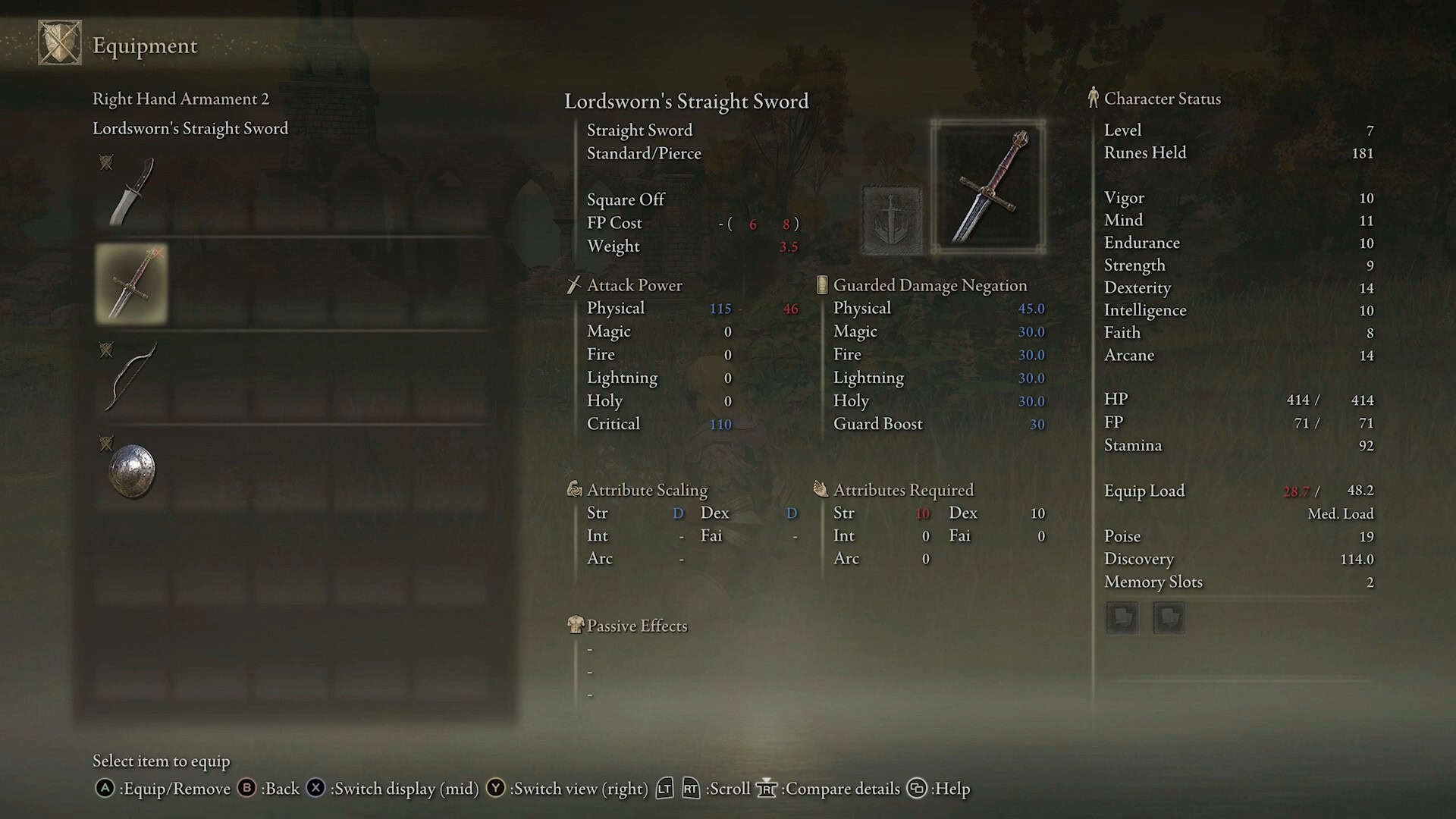Click the Guarded Damage Negation shield icon
This screenshot has width=1456, height=819.
pos(823,284)
